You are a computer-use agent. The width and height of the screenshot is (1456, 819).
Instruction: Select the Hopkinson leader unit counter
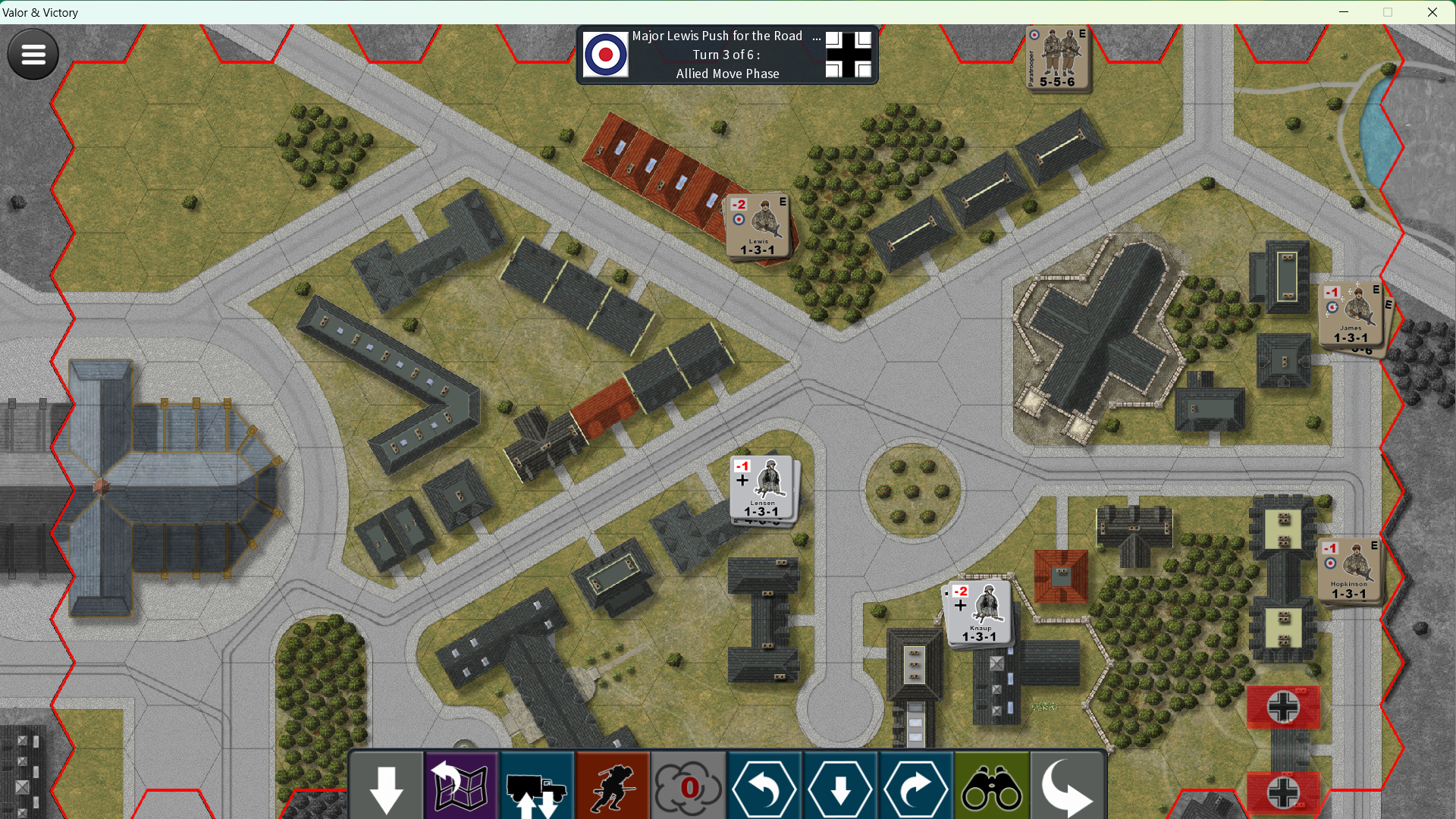click(1349, 570)
